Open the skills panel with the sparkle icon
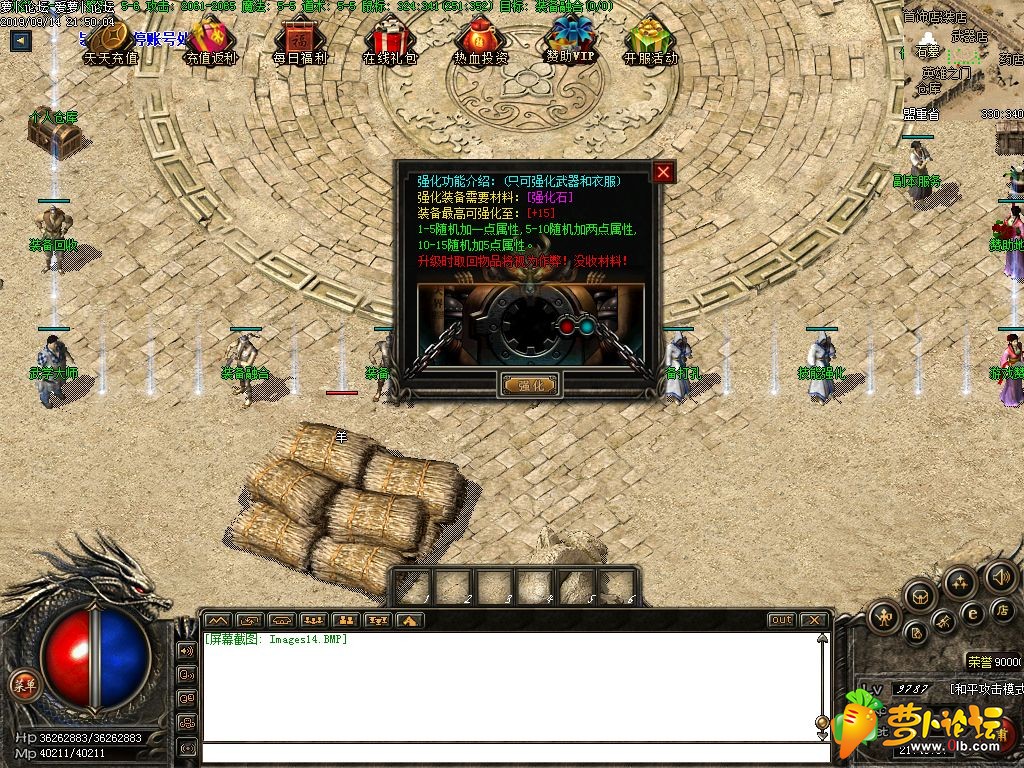Viewport: 1024px width, 768px height. 959,582
